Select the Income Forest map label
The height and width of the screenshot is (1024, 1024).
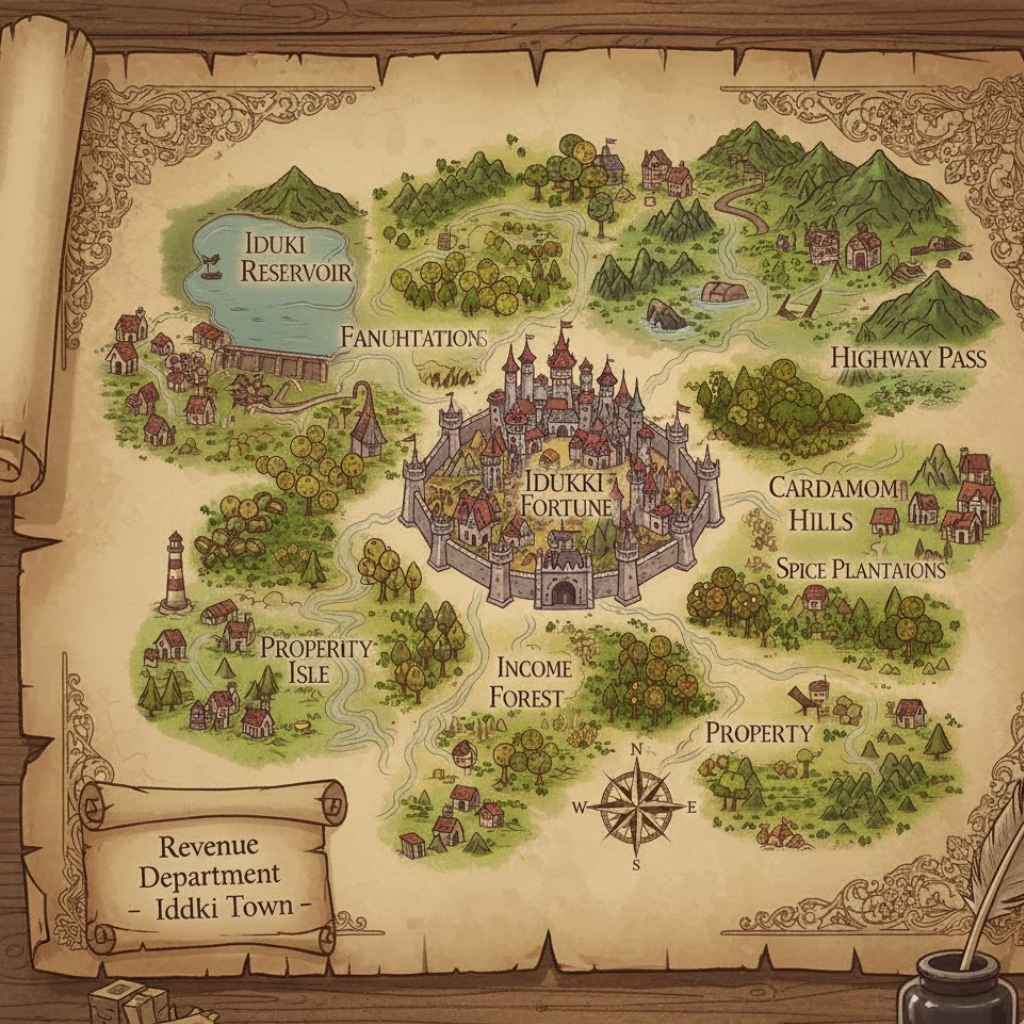point(533,682)
